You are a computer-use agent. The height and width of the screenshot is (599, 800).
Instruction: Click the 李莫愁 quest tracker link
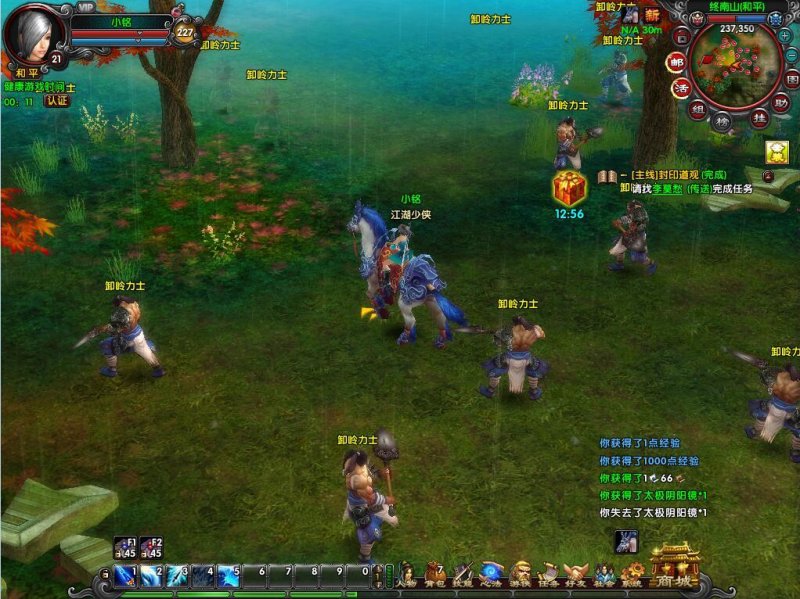click(668, 188)
